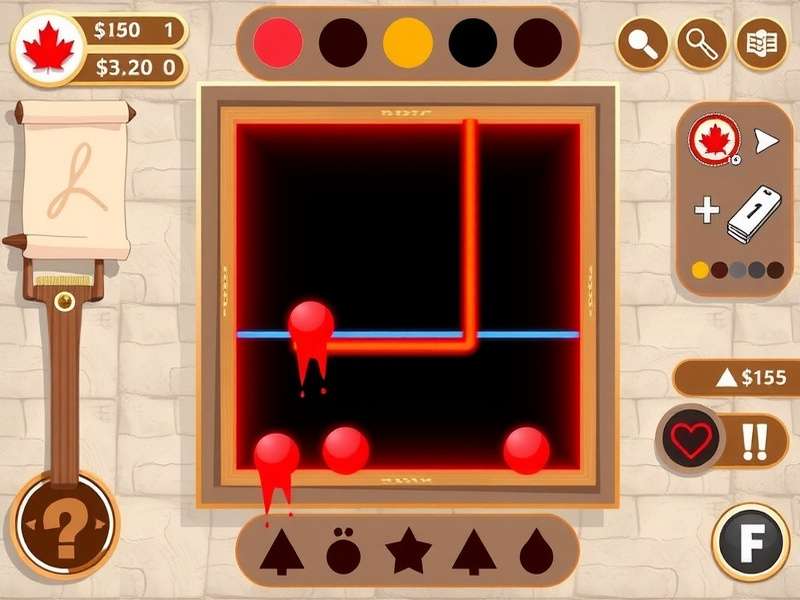Click the outlined magnifying glass button
800x600 pixels.
point(702,43)
